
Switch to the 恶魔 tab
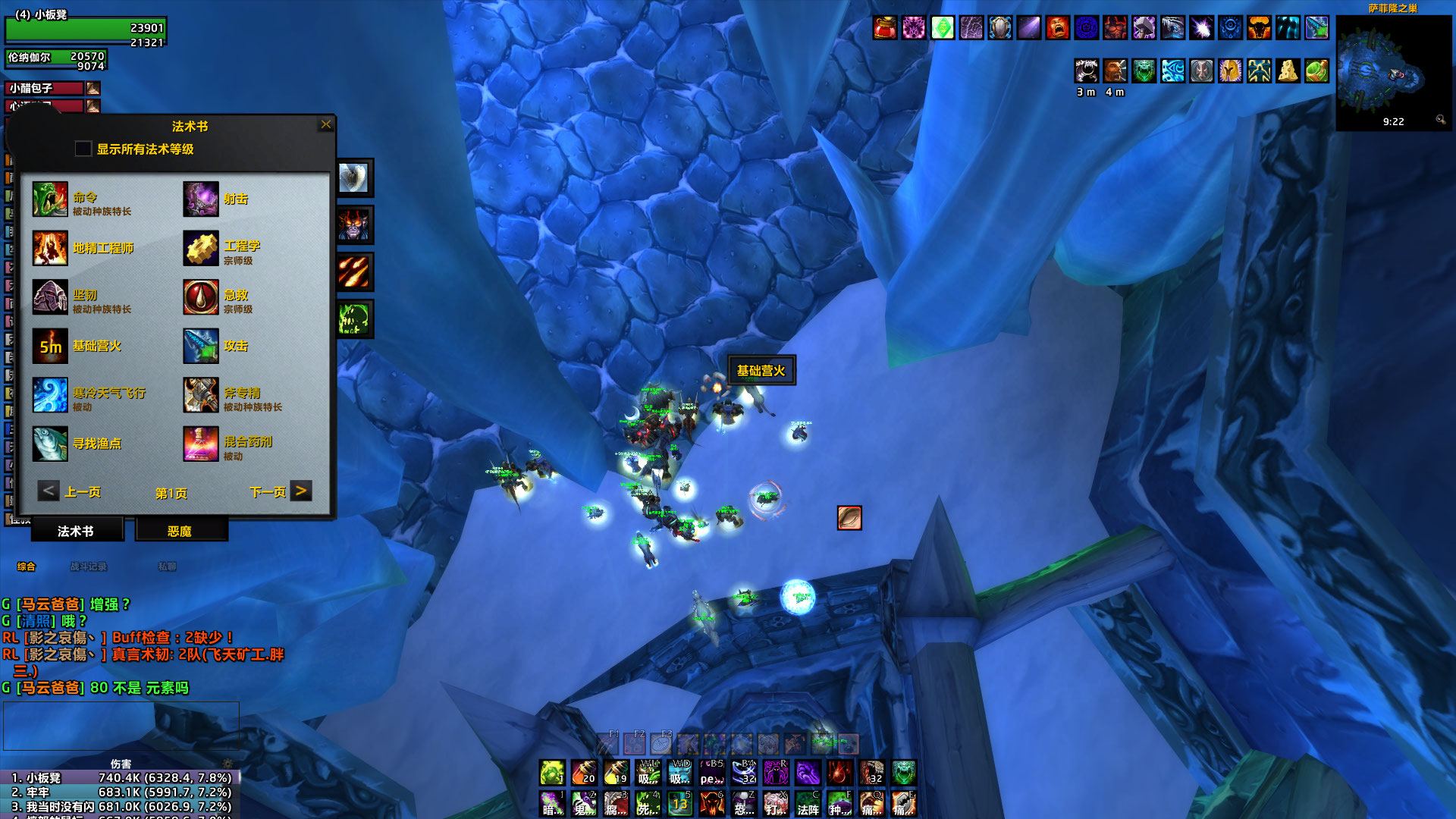coord(180,531)
